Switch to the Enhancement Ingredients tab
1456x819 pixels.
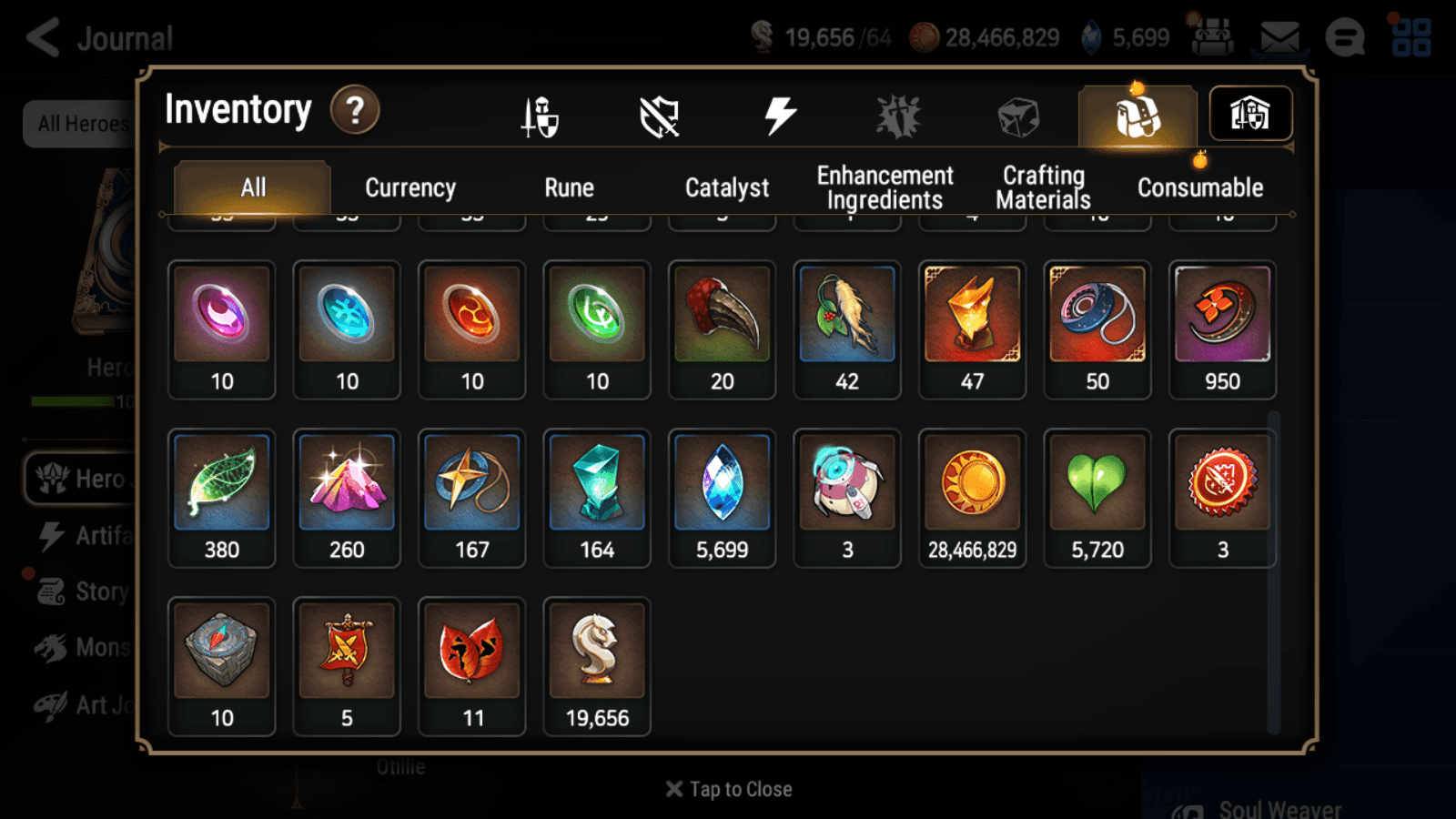pyautogui.click(x=885, y=187)
